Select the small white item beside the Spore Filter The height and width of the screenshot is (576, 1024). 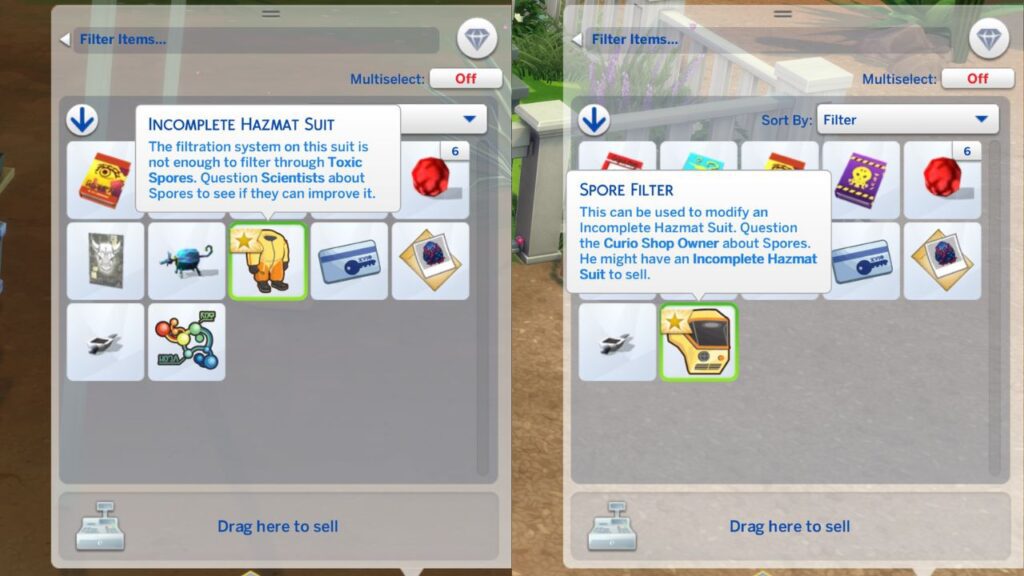pyautogui.click(x=618, y=342)
